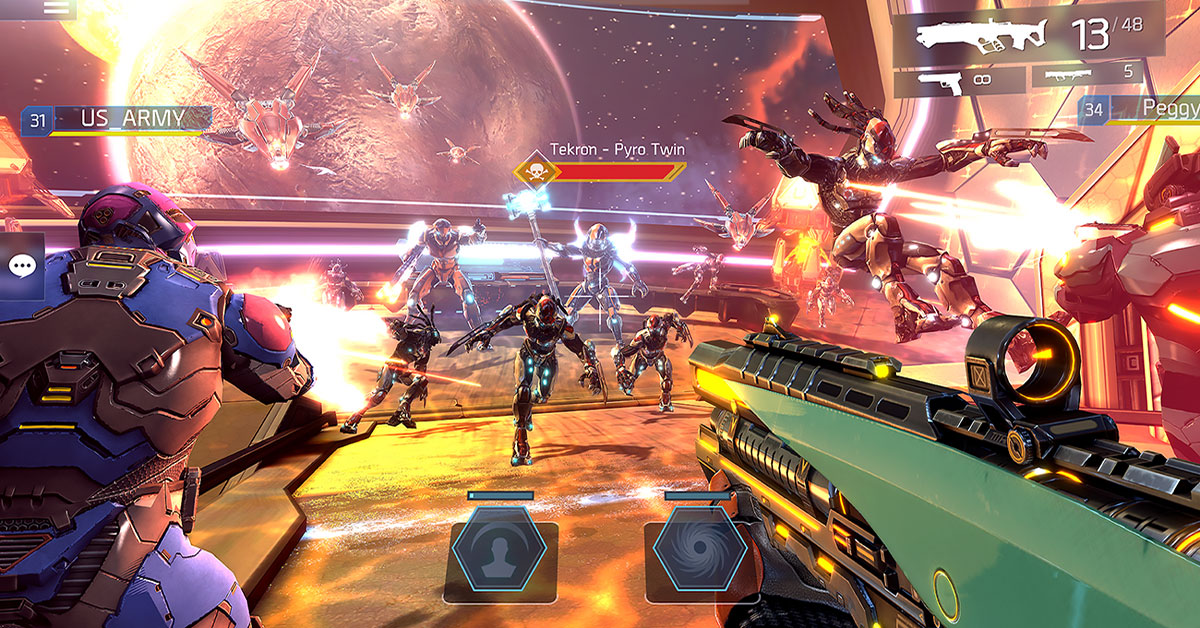
Task: Select teammate US_ARMY's nameplate
Action: point(118,120)
